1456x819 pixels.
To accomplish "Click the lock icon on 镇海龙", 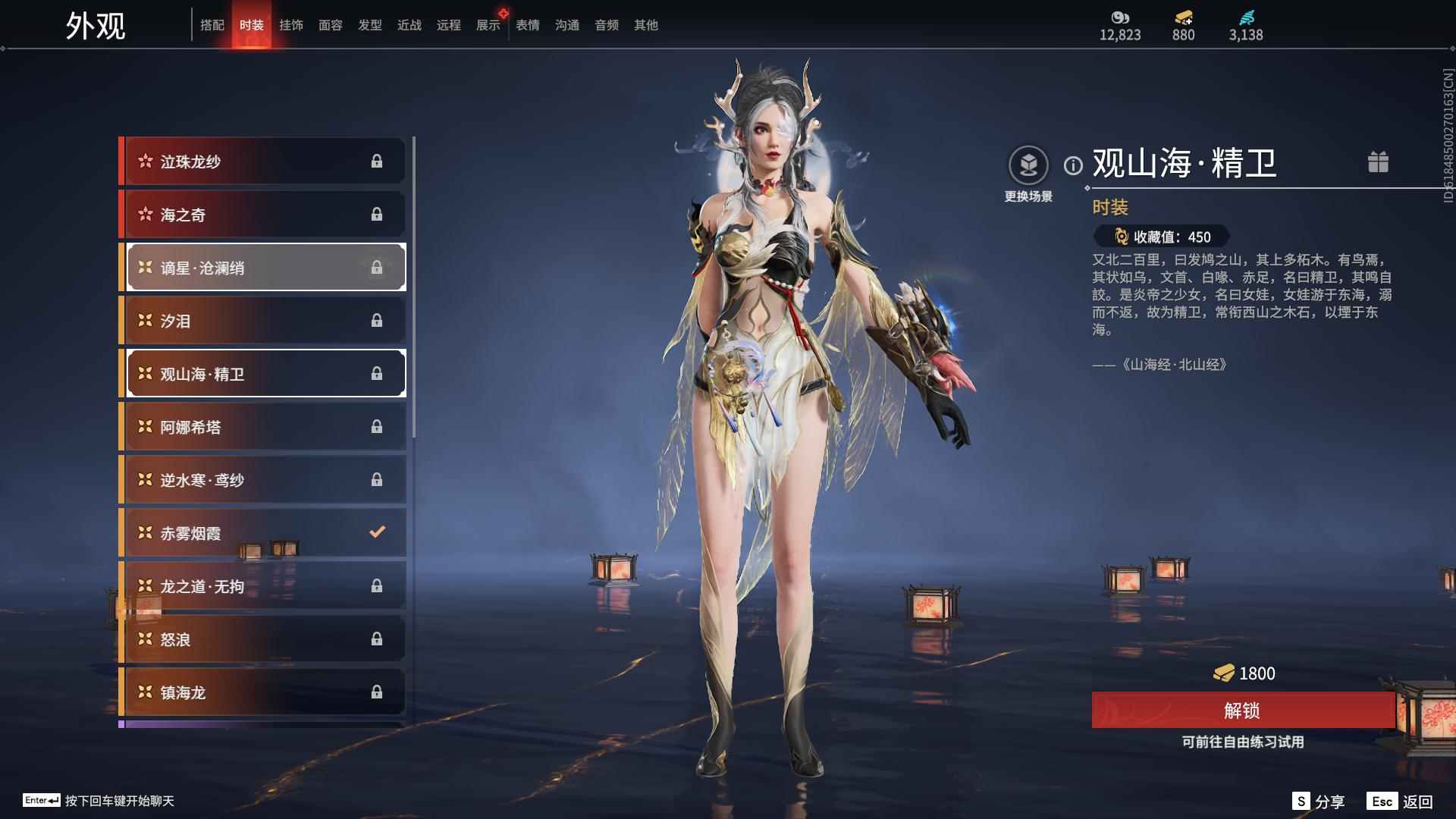I will (x=378, y=692).
